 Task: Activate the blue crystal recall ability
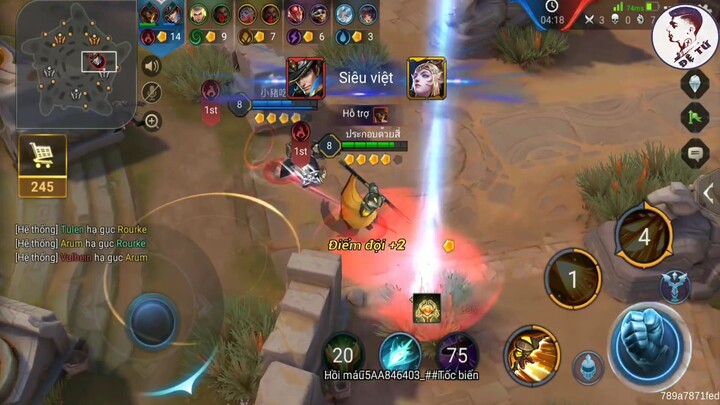[400, 352]
